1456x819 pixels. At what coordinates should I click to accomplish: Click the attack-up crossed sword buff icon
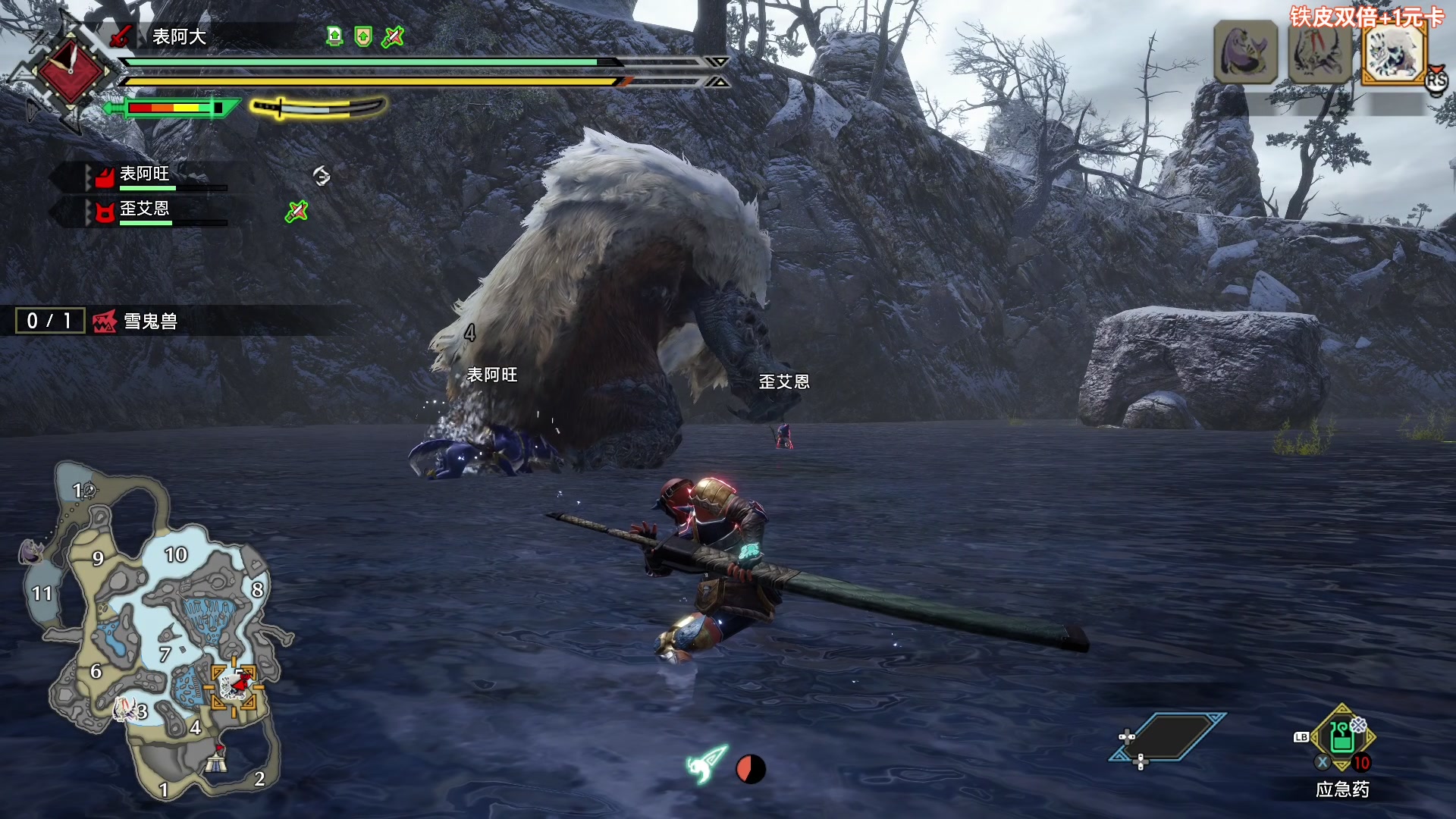(x=393, y=36)
